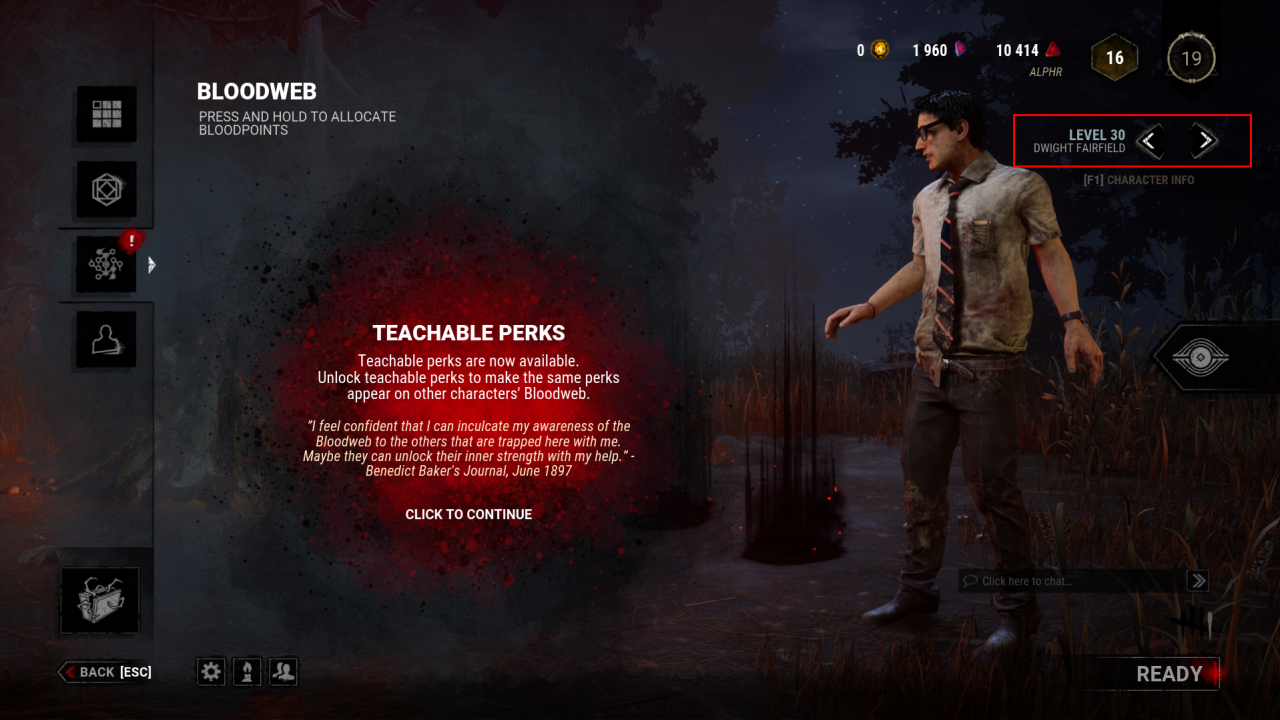This screenshot has height=720, width=1280.
Task: Click CLICK TO CONTINUE on the perks popup
Action: tap(469, 514)
